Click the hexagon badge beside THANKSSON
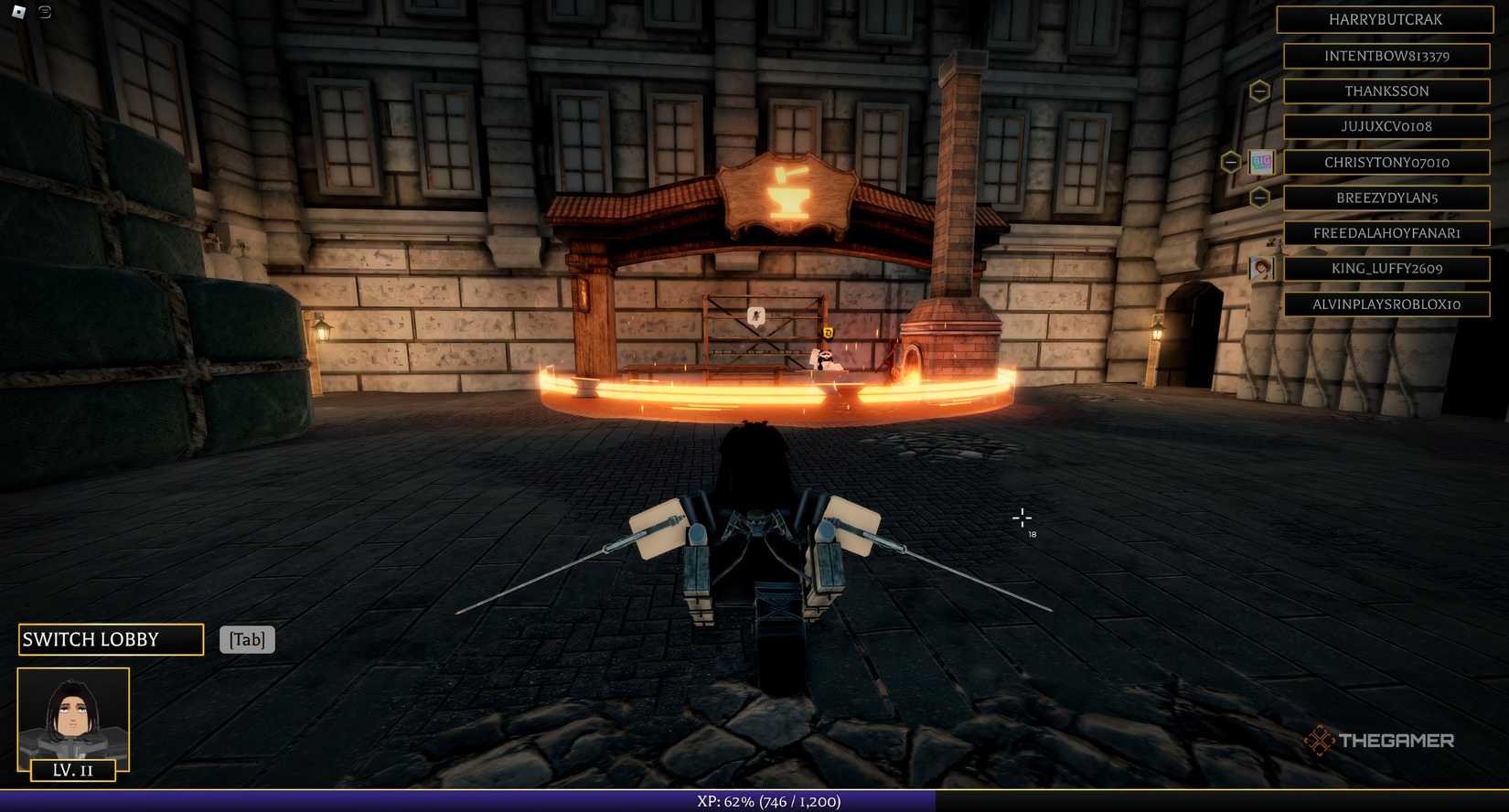Image resolution: width=1509 pixels, height=812 pixels. (x=1262, y=91)
